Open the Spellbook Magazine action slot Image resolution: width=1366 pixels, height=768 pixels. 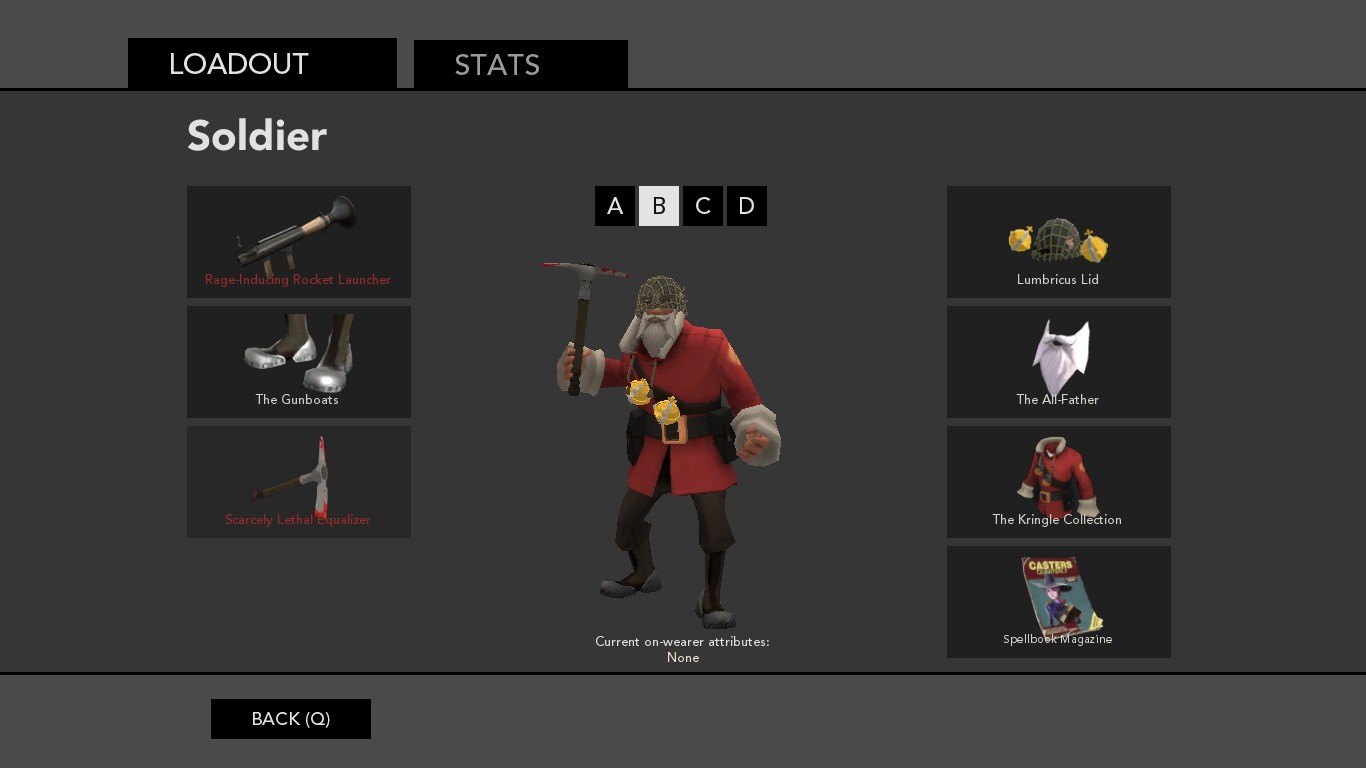pos(1058,602)
